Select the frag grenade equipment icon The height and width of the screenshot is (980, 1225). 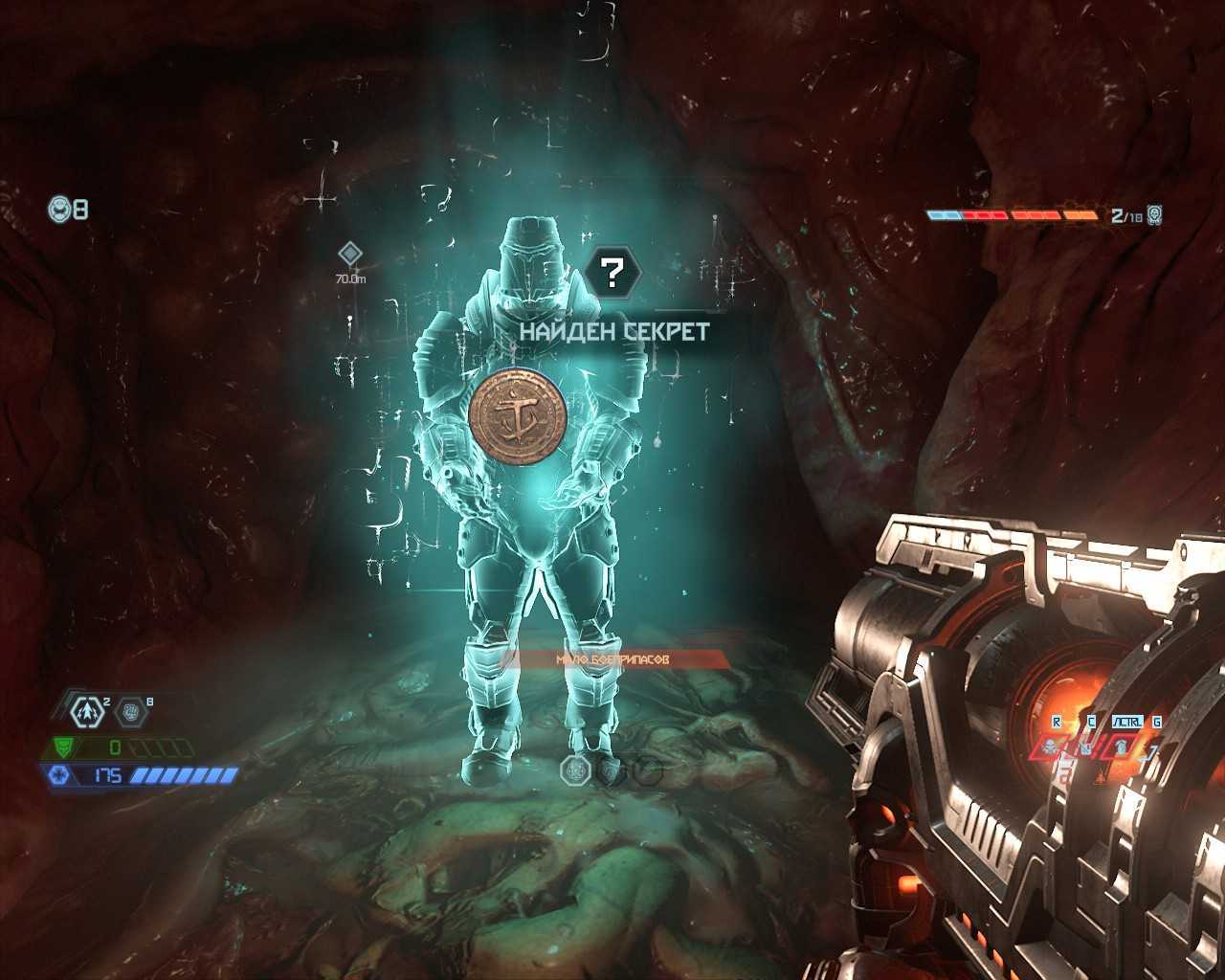[x=87, y=711]
